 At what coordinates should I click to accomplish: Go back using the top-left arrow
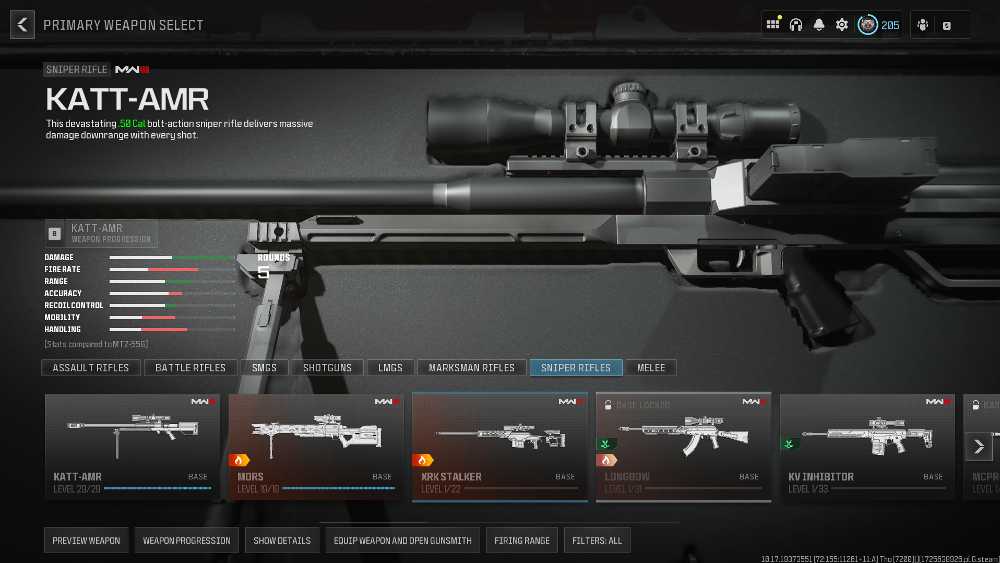[x=22, y=25]
